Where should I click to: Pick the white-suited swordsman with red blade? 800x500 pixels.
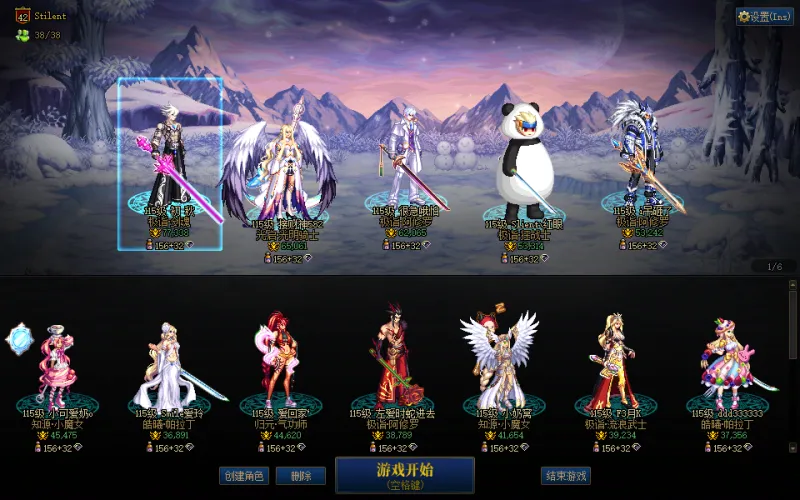click(403, 165)
